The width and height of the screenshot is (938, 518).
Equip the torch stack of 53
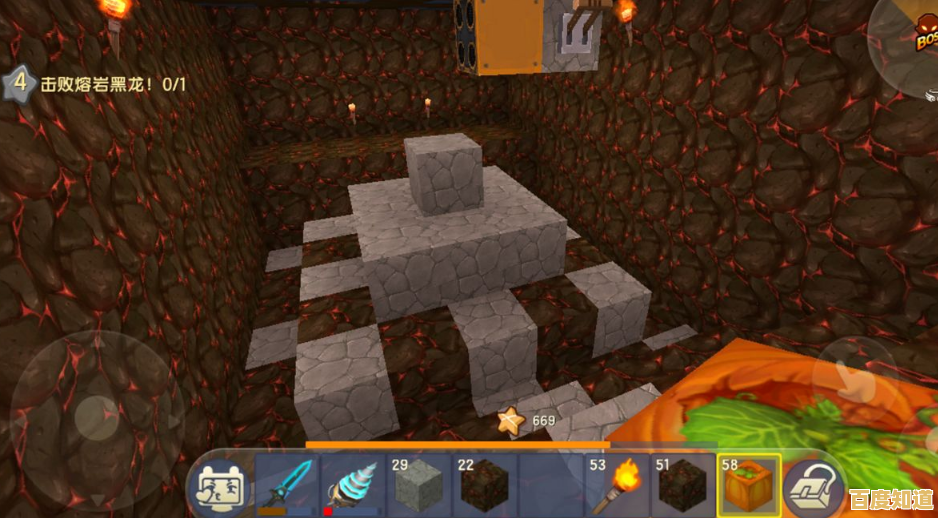(616, 485)
